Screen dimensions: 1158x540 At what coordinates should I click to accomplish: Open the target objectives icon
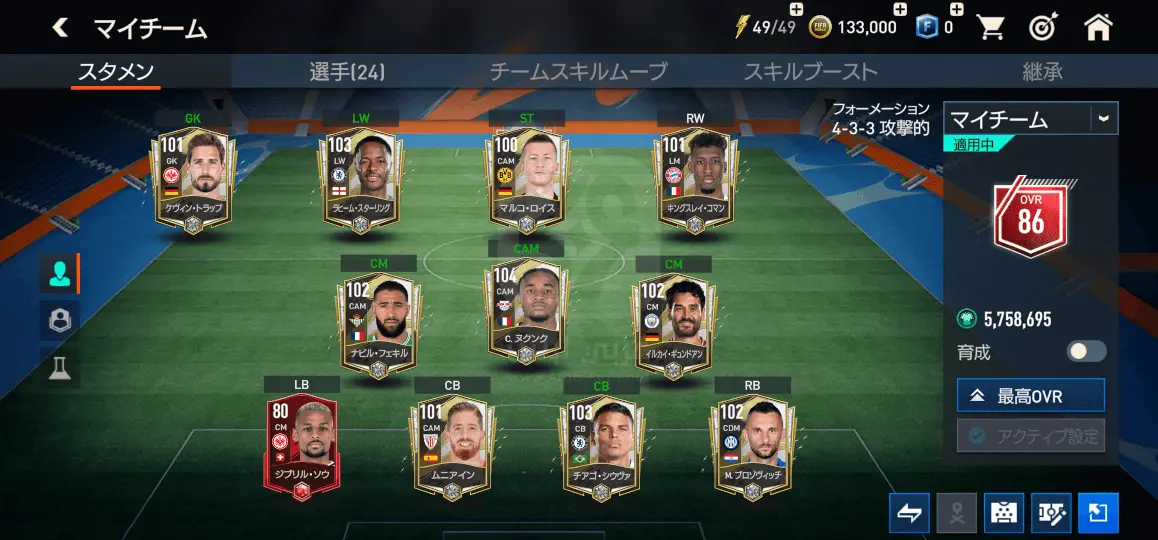click(1044, 28)
